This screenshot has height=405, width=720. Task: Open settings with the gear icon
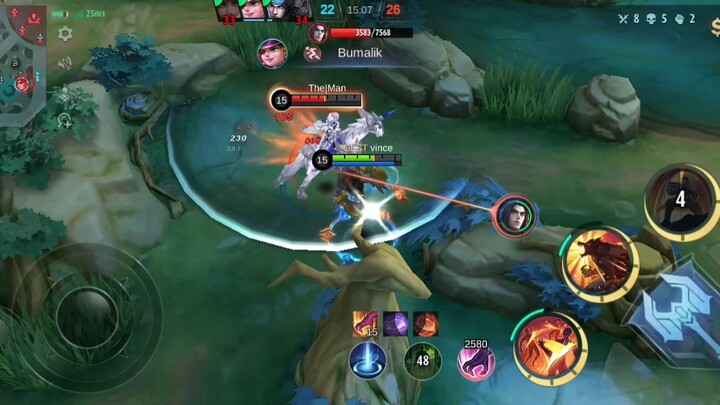[65, 34]
